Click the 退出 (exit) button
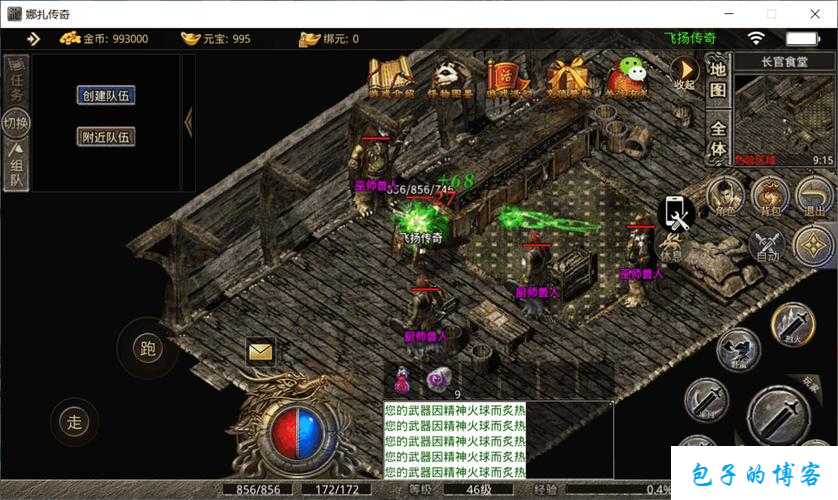Image resolution: width=838 pixels, height=500 pixels. pyautogui.click(x=815, y=197)
